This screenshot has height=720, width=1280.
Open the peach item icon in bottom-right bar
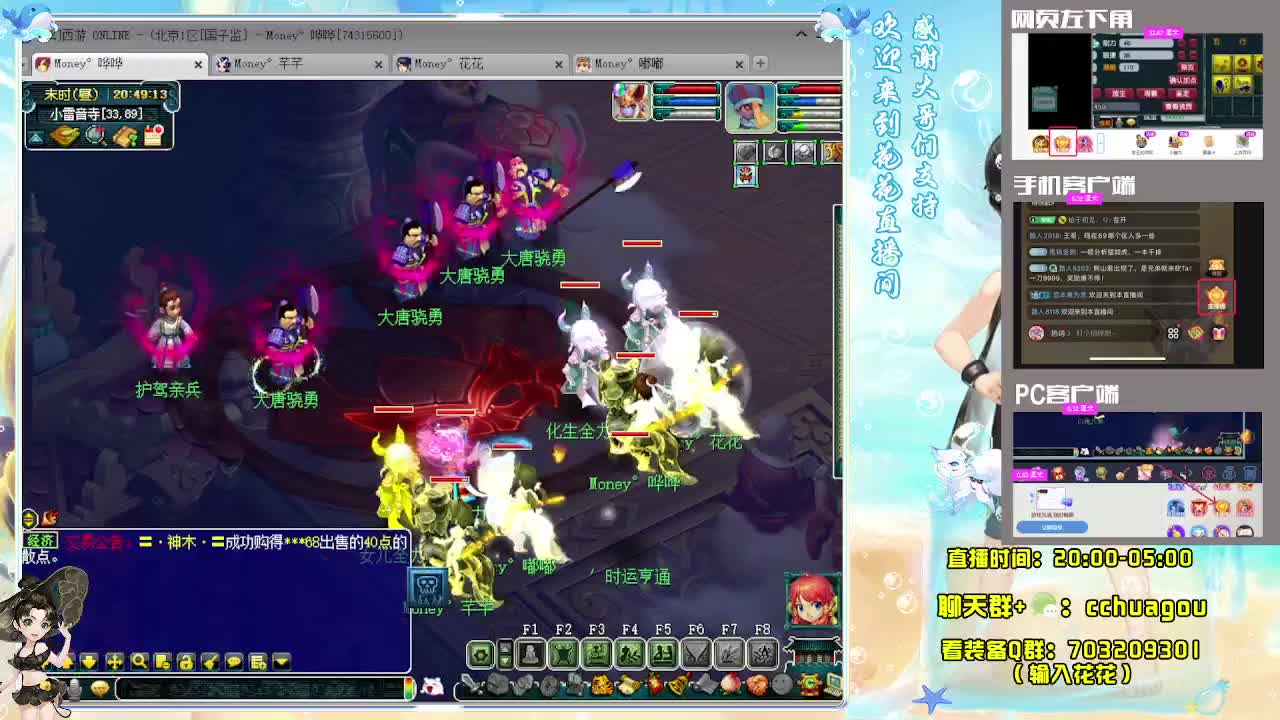pyautogui.click(x=729, y=685)
